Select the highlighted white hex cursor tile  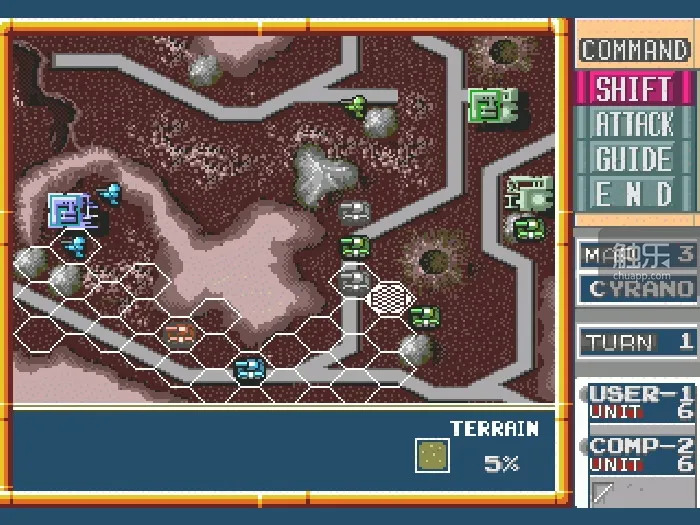click(389, 297)
